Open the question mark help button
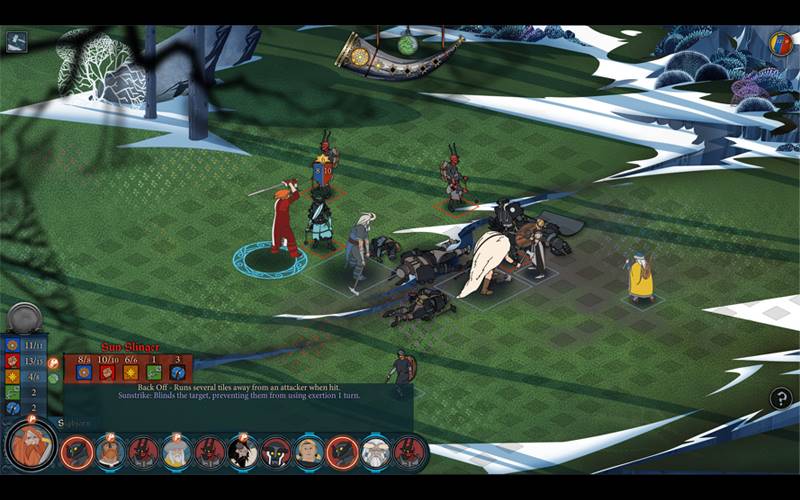 click(x=781, y=398)
